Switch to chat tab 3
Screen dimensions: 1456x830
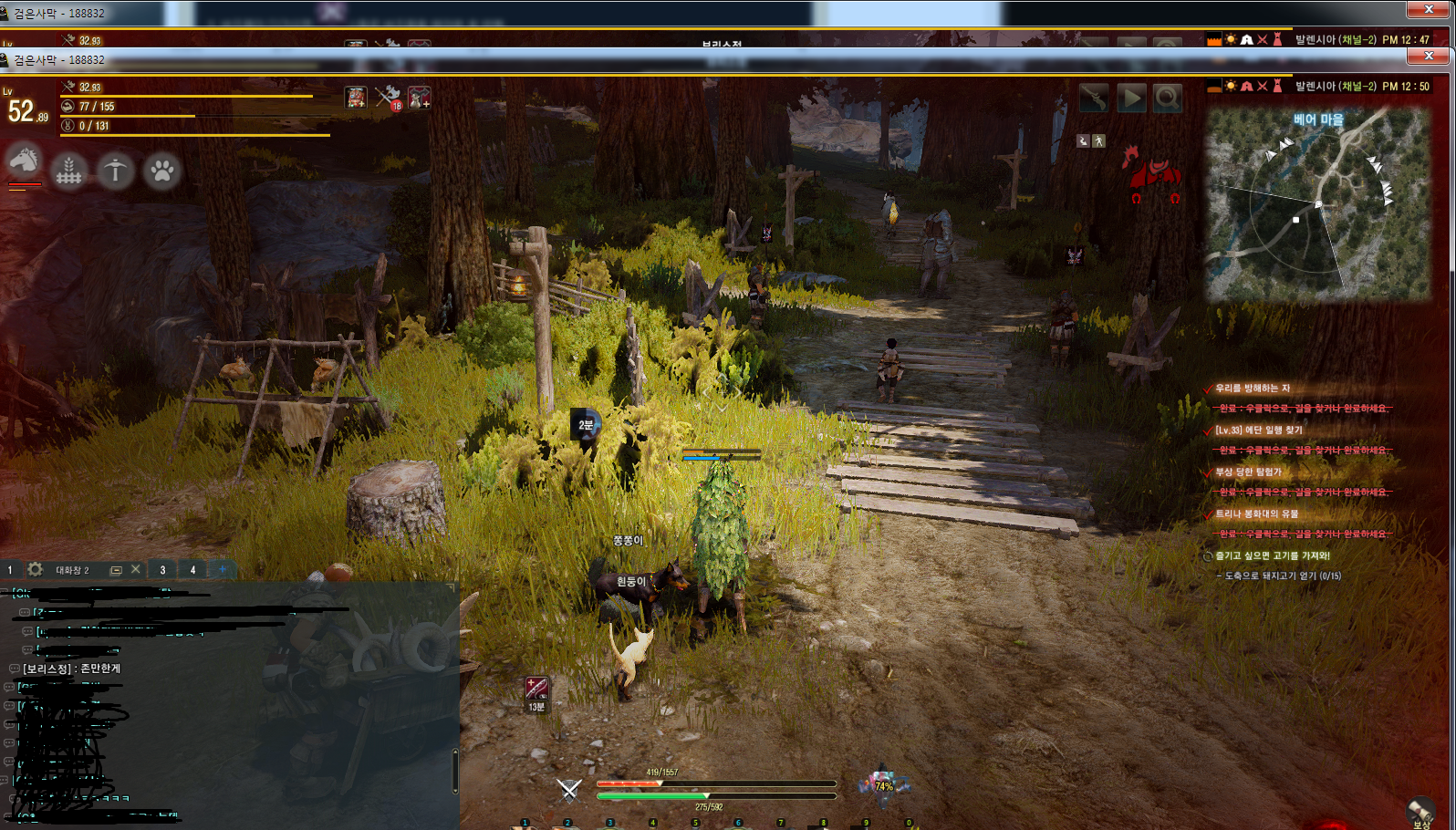pos(162,570)
